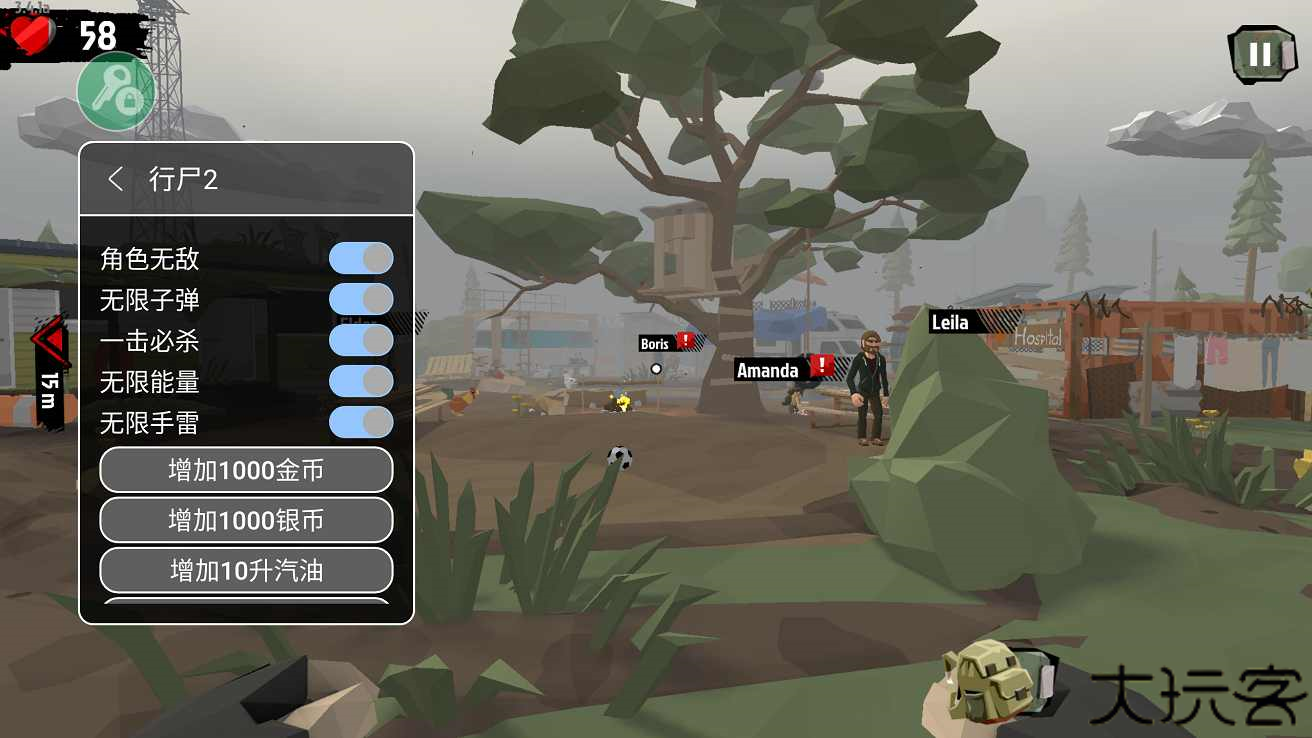Go back from the 行尸2 cheat menu

tap(116, 179)
